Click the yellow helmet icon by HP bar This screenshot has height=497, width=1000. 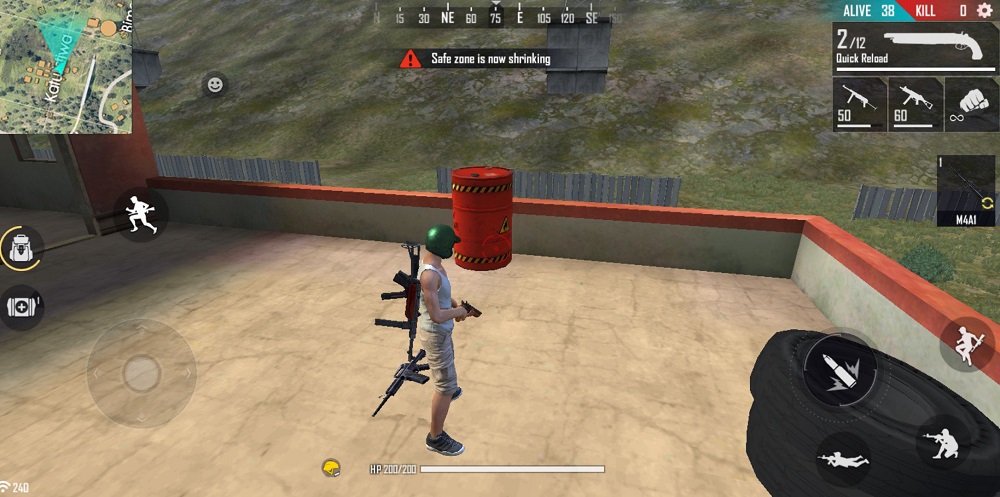click(332, 467)
